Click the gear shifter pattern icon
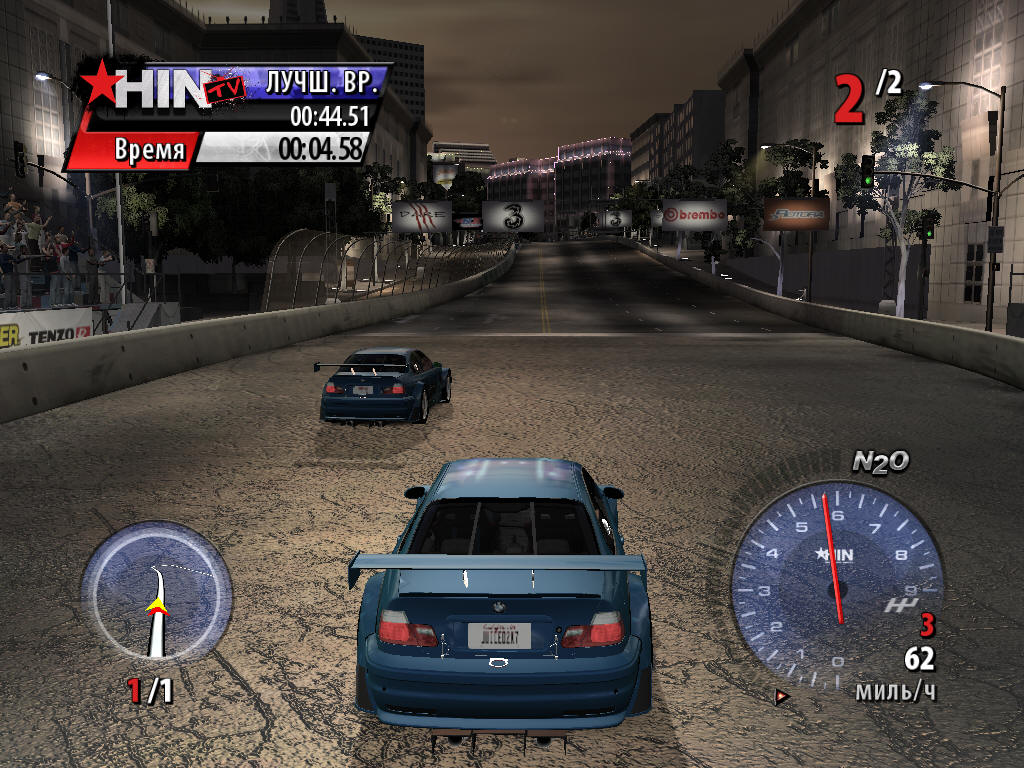Viewport: 1024px width, 768px height. (x=899, y=605)
